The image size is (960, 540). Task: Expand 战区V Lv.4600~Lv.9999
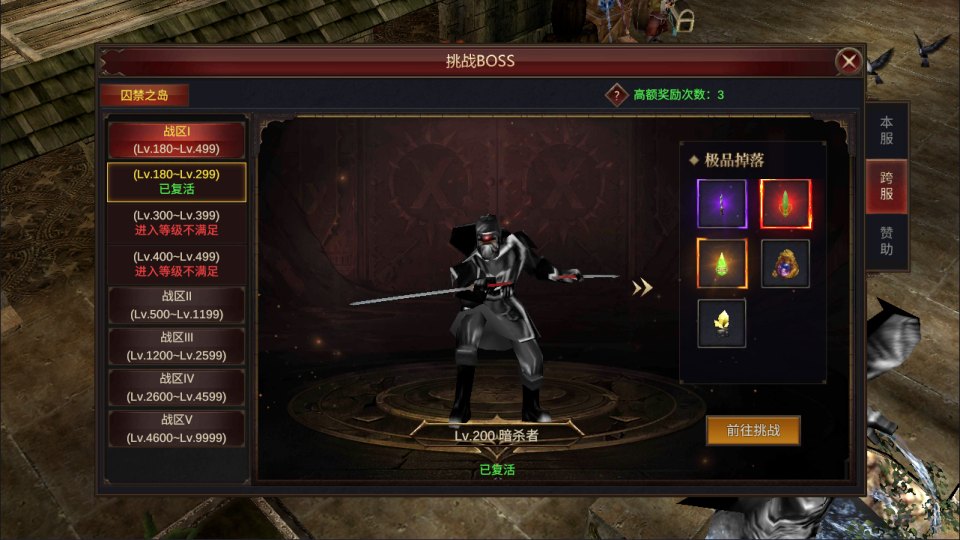pyautogui.click(x=177, y=428)
